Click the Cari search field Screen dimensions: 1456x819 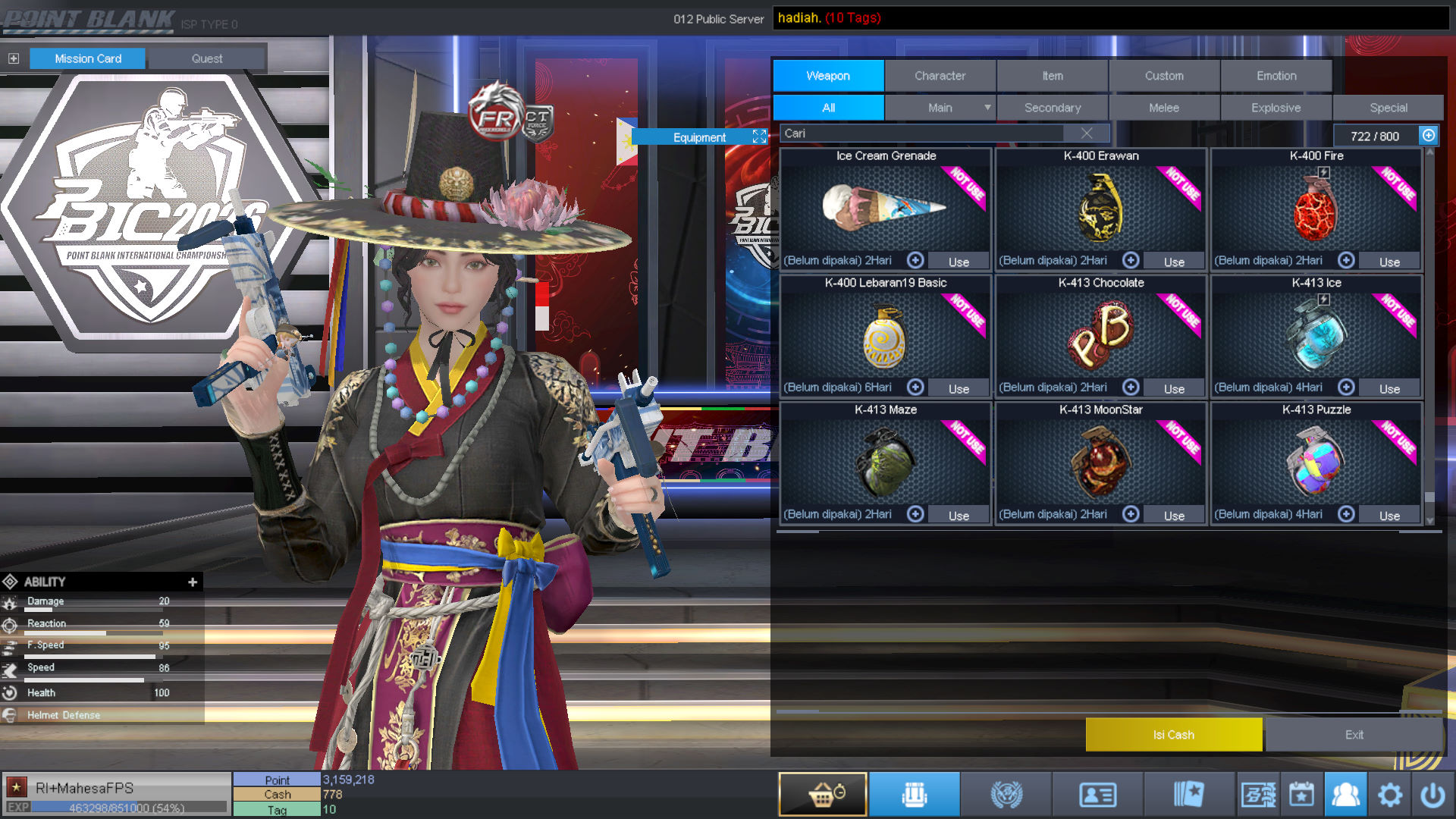[921, 133]
